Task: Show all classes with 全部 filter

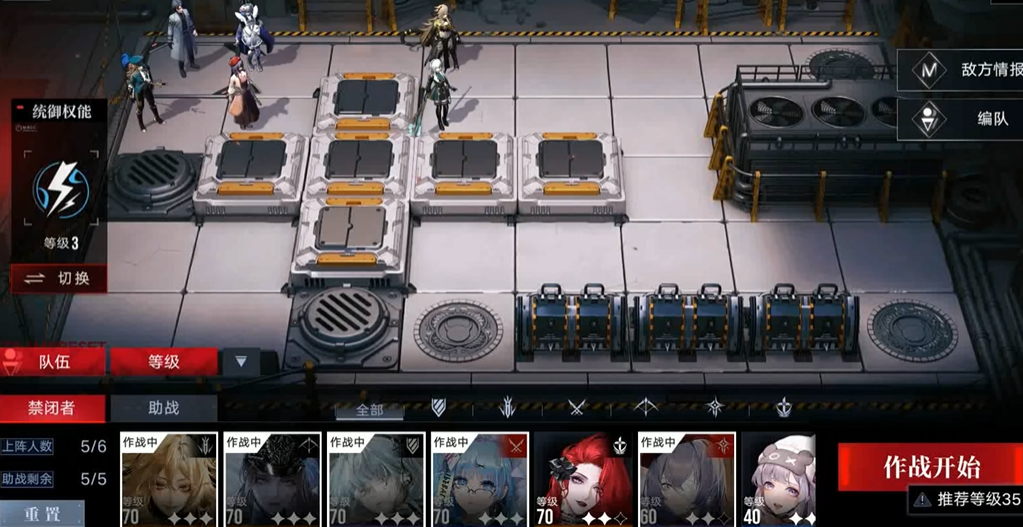Action: 369,409
